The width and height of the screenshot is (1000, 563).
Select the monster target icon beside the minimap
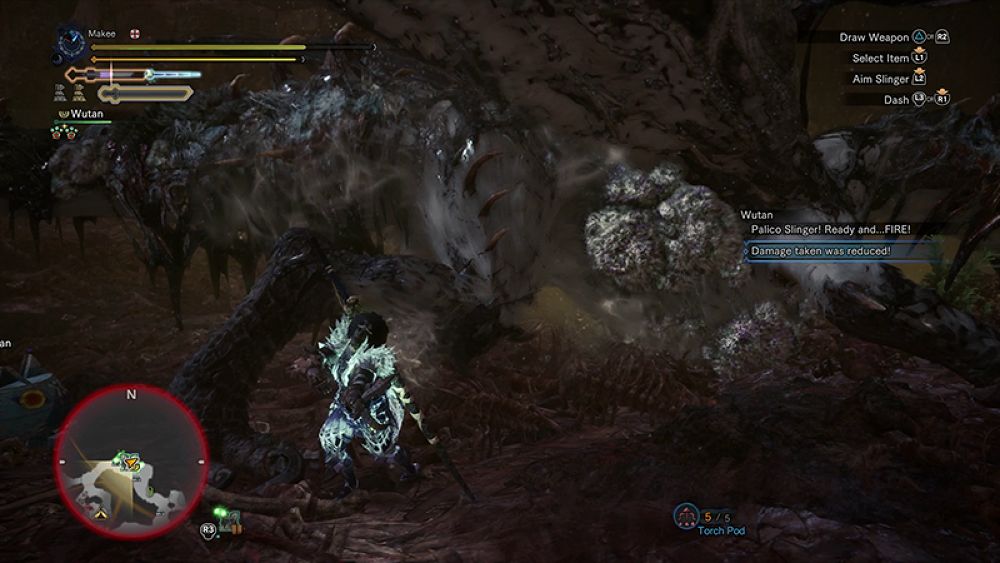pos(231,520)
